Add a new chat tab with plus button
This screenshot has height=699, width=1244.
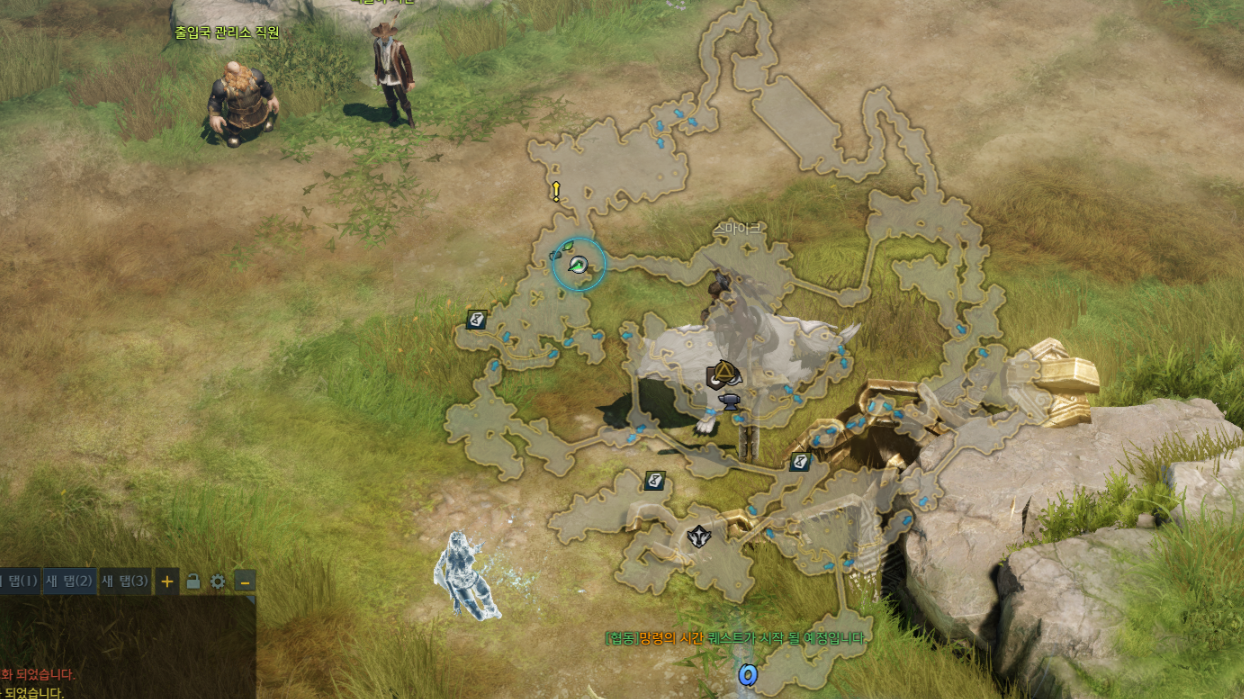point(167,581)
